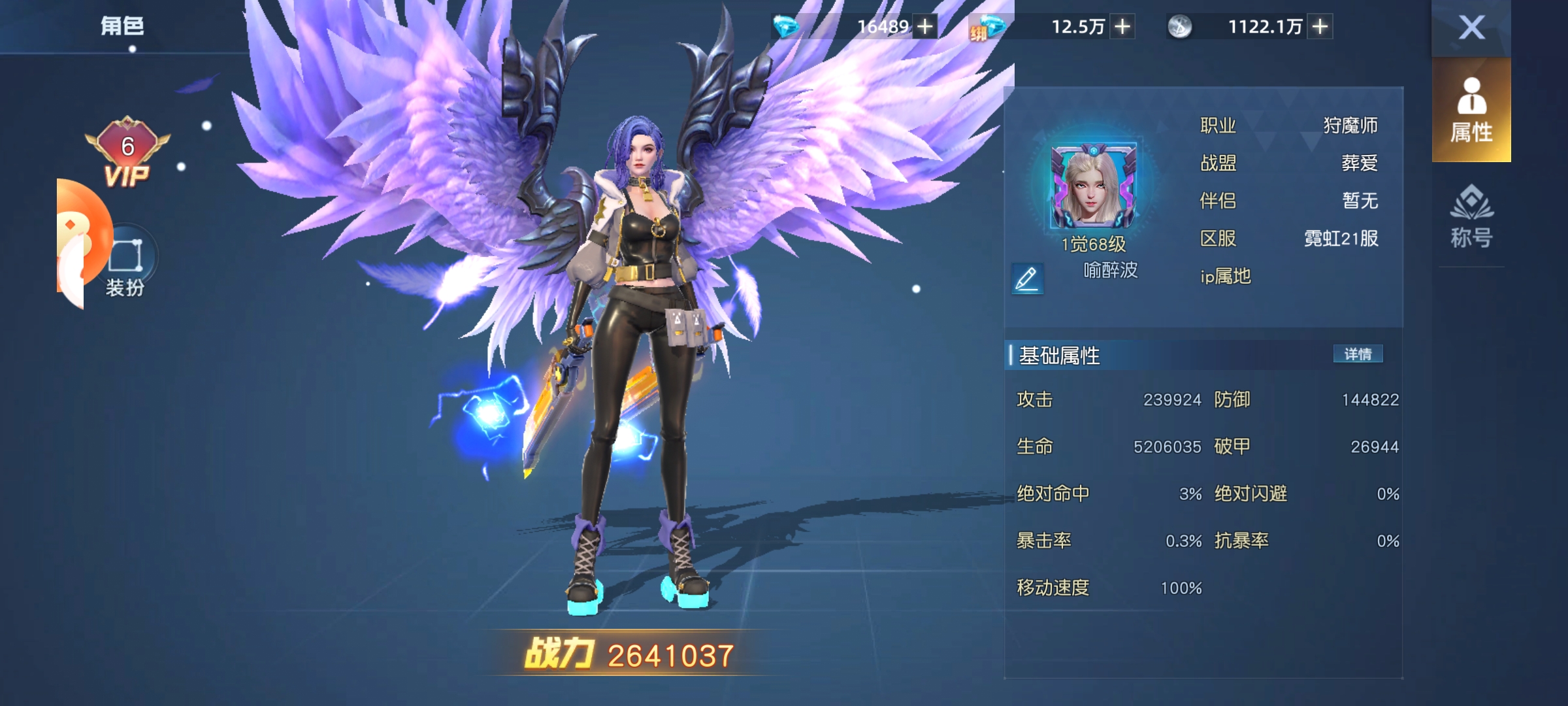Select the blonde character portrait avatar

[x=1093, y=187]
